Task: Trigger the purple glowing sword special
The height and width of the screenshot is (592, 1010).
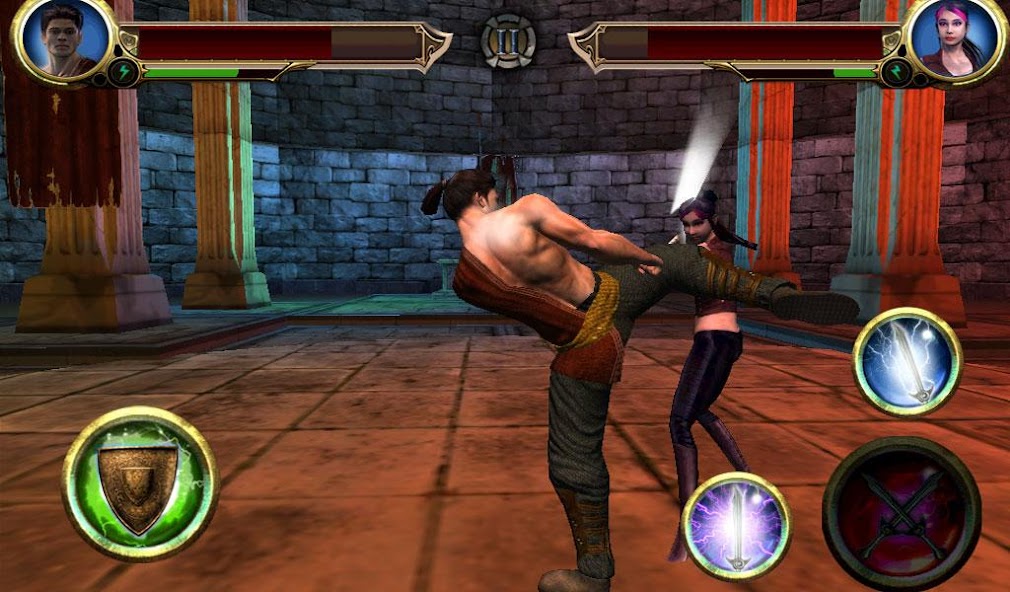Action: [736, 526]
